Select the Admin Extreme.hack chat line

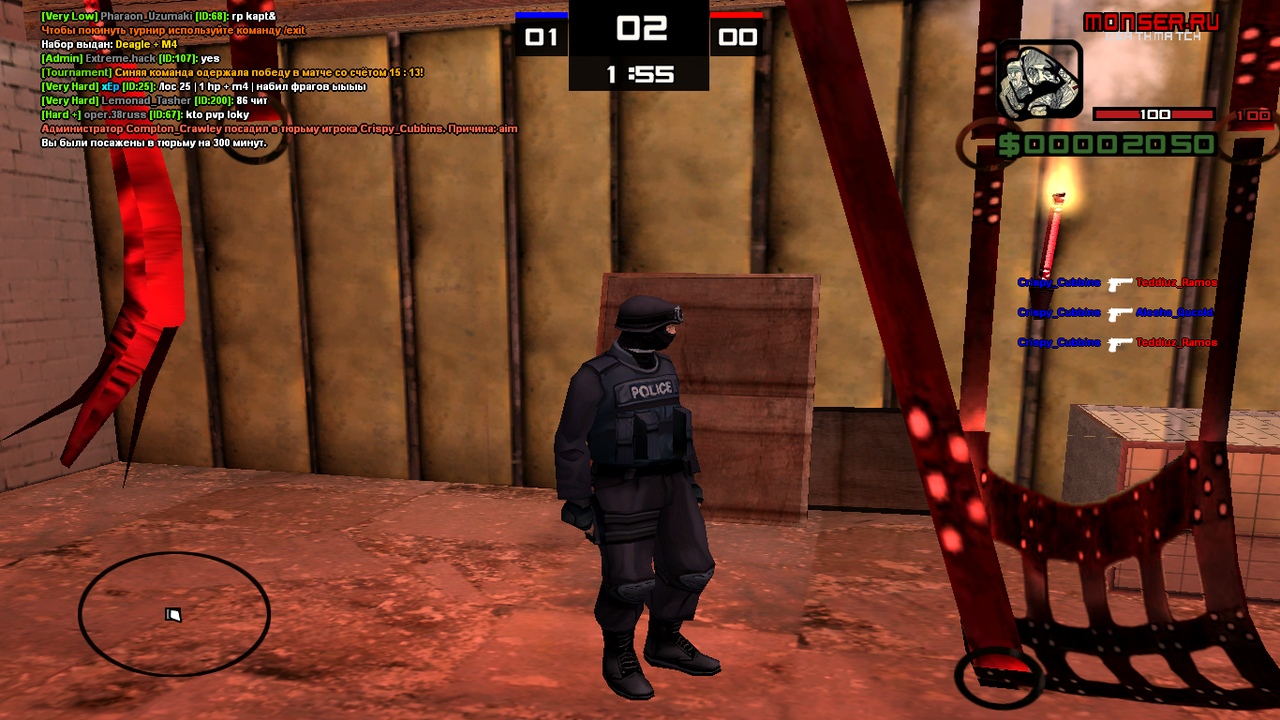[x=130, y=59]
